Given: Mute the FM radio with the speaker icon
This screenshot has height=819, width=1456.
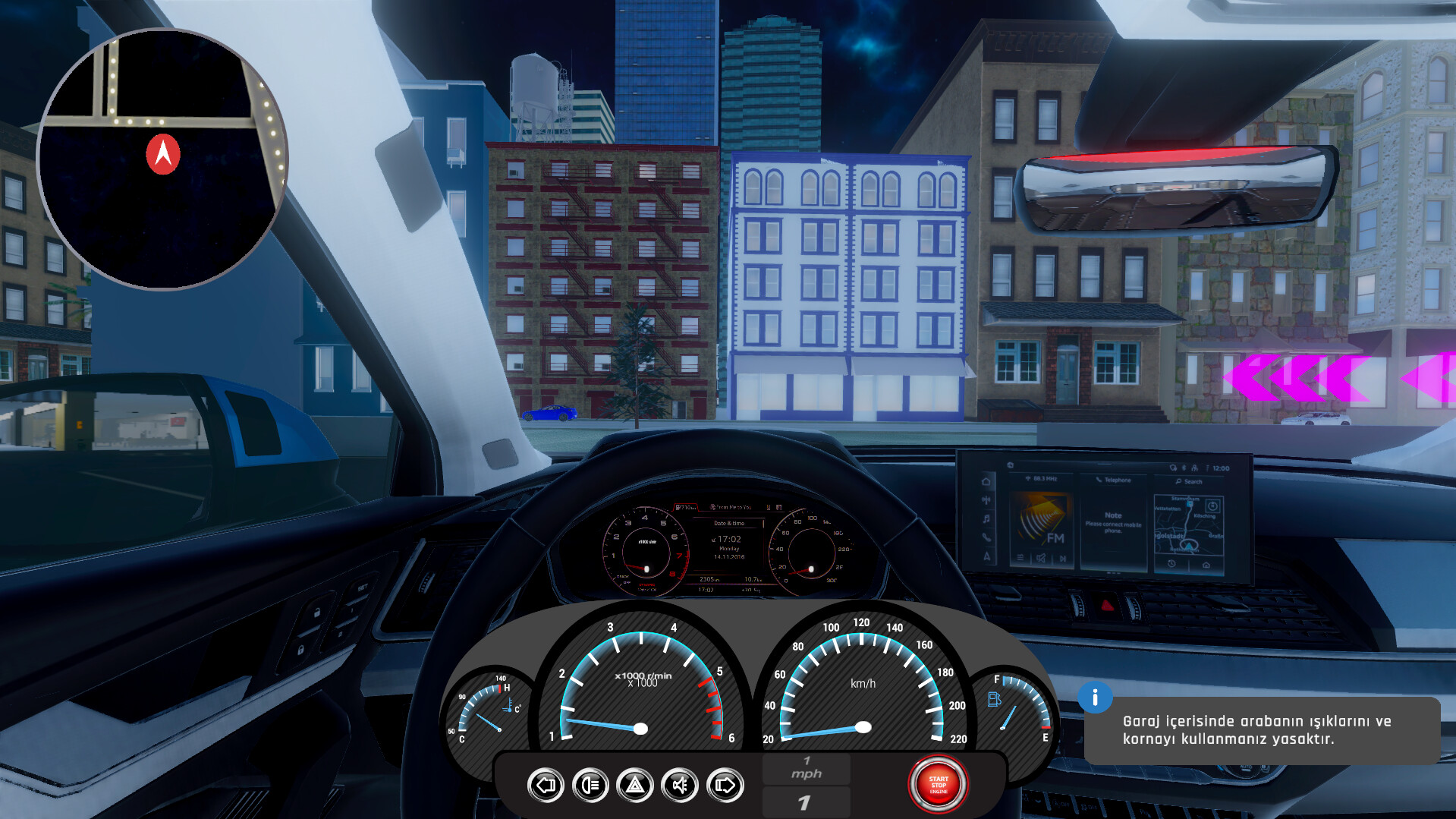Looking at the screenshot, I should tap(1041, 559).
